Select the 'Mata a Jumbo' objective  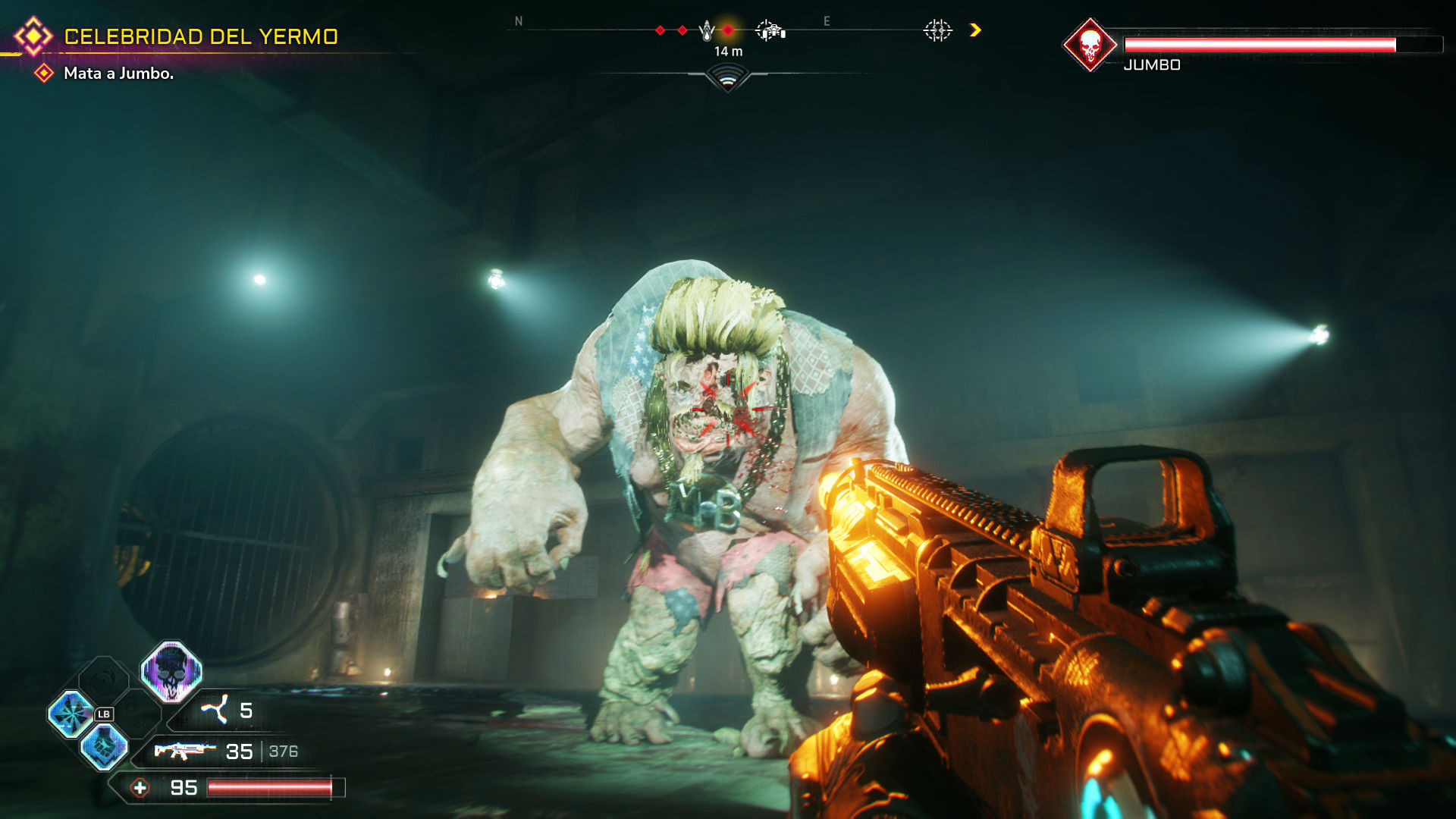(118, 74)
